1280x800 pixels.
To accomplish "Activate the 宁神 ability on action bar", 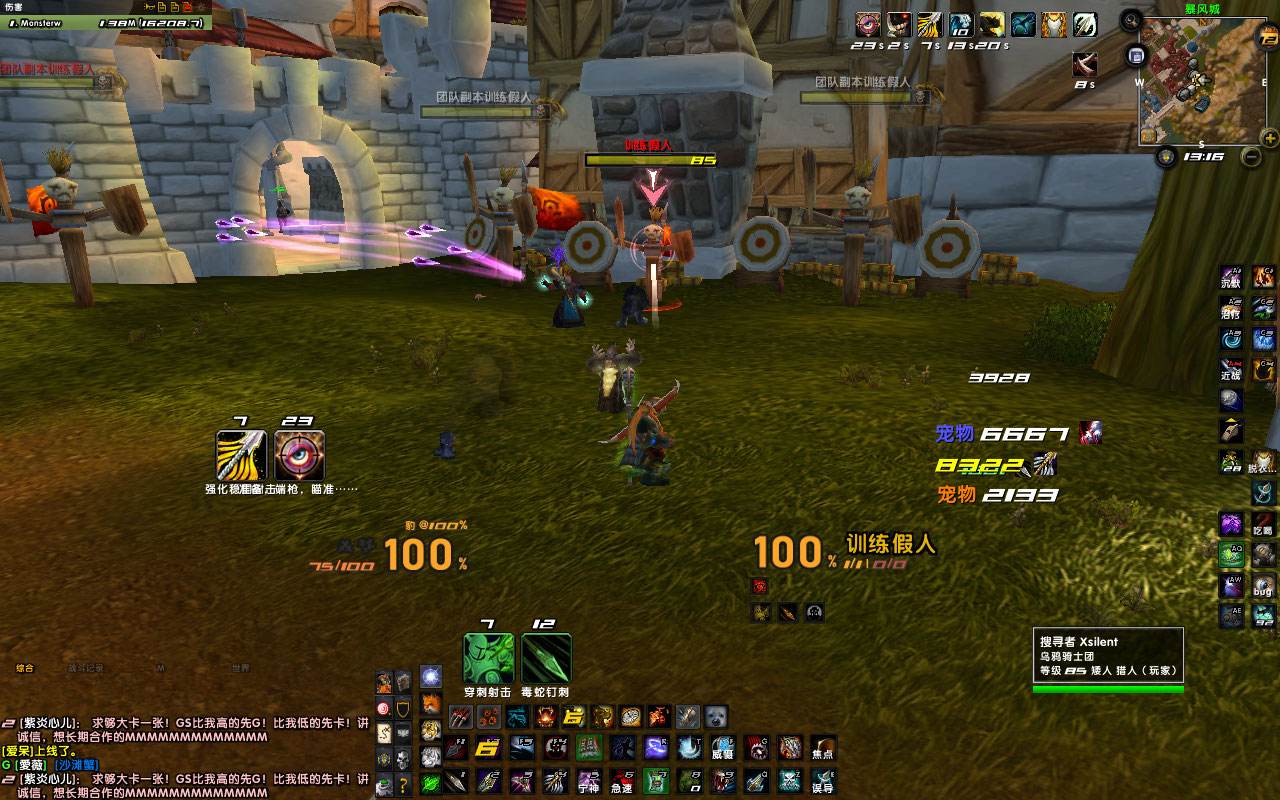I will pyautogui.click(x=588, y=780).
